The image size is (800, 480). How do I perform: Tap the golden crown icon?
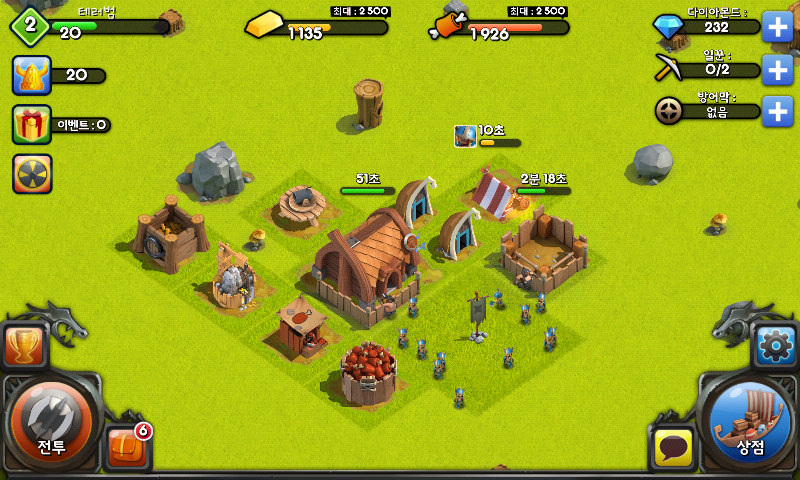pos(32,75)
